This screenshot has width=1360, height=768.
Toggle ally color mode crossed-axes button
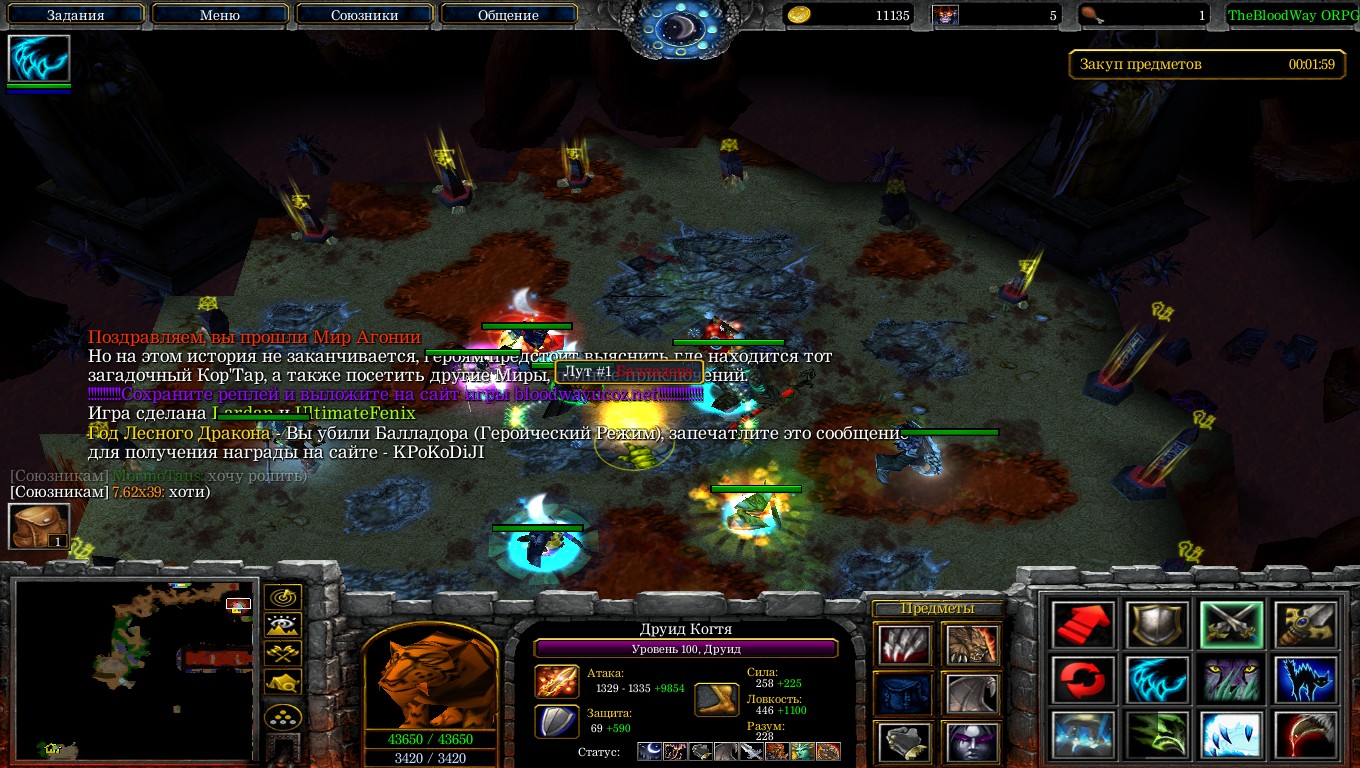click(x=284, y=654)
